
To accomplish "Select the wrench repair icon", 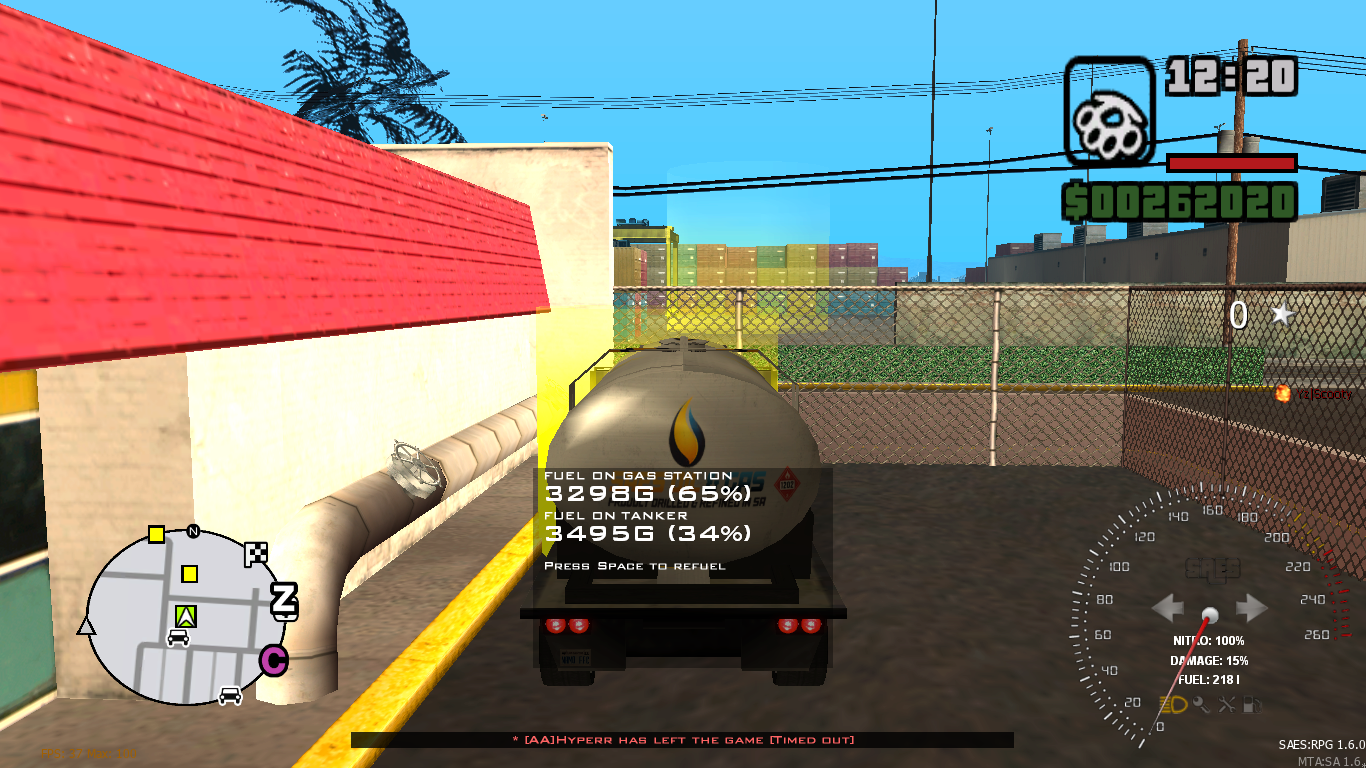I will tap(1203, 704).
